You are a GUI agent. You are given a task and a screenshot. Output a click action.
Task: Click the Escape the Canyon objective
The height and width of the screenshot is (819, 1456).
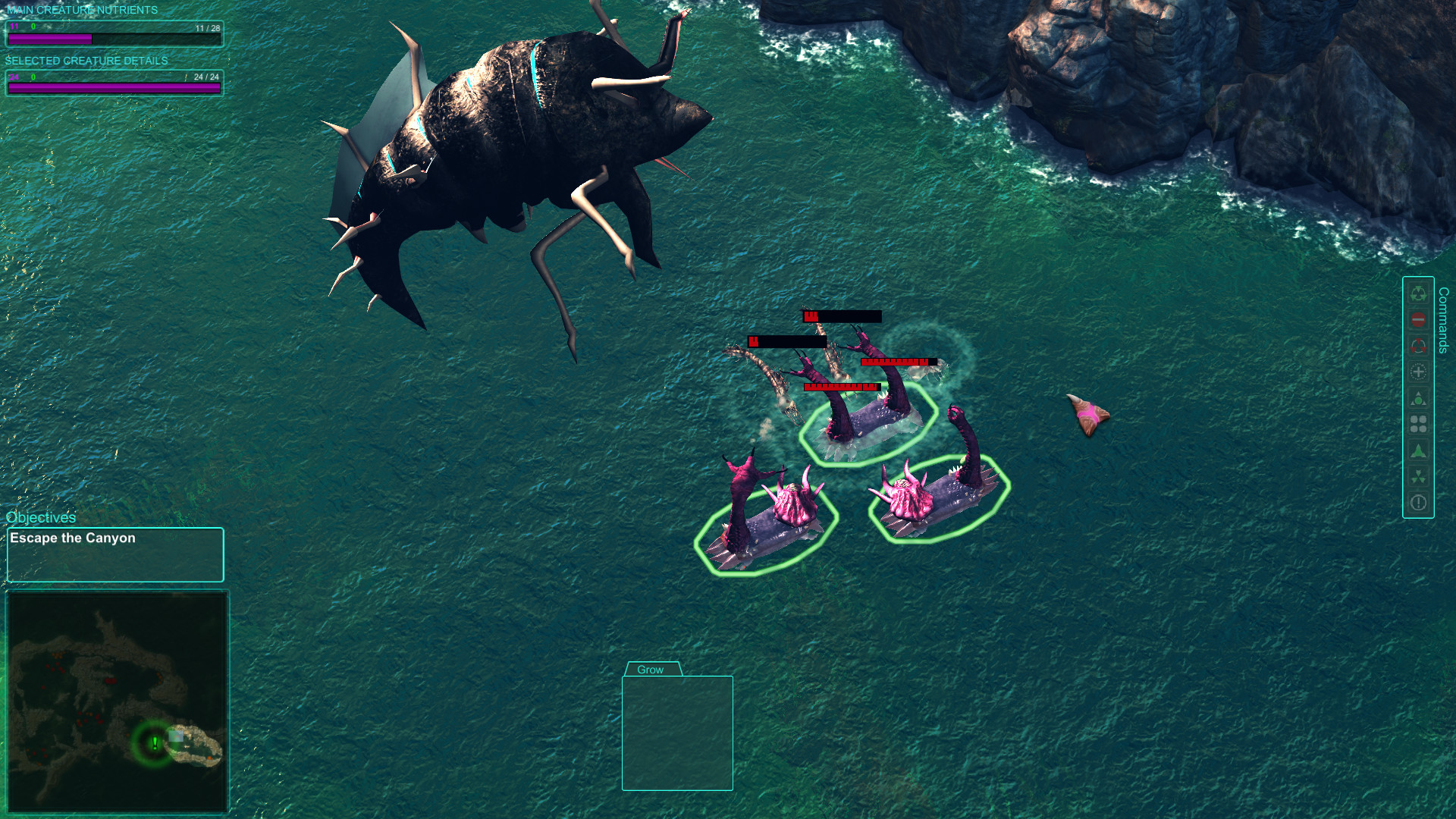coord(72,538)
